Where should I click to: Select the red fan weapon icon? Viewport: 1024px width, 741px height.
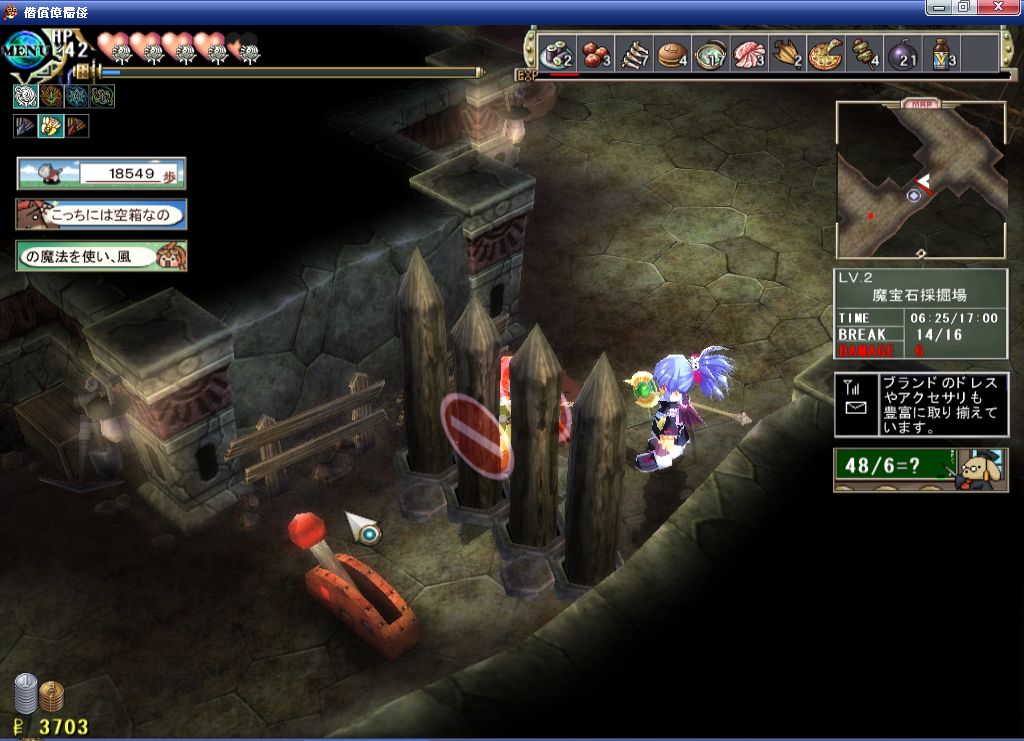(77, 126)
